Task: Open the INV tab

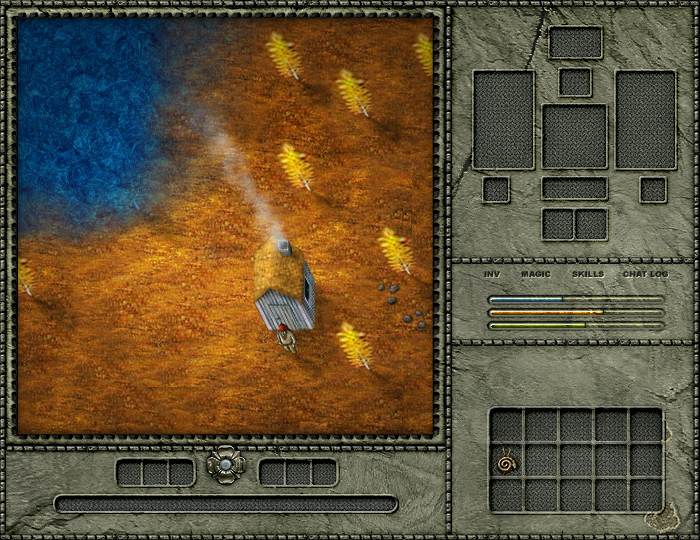Action: [492, 274]
